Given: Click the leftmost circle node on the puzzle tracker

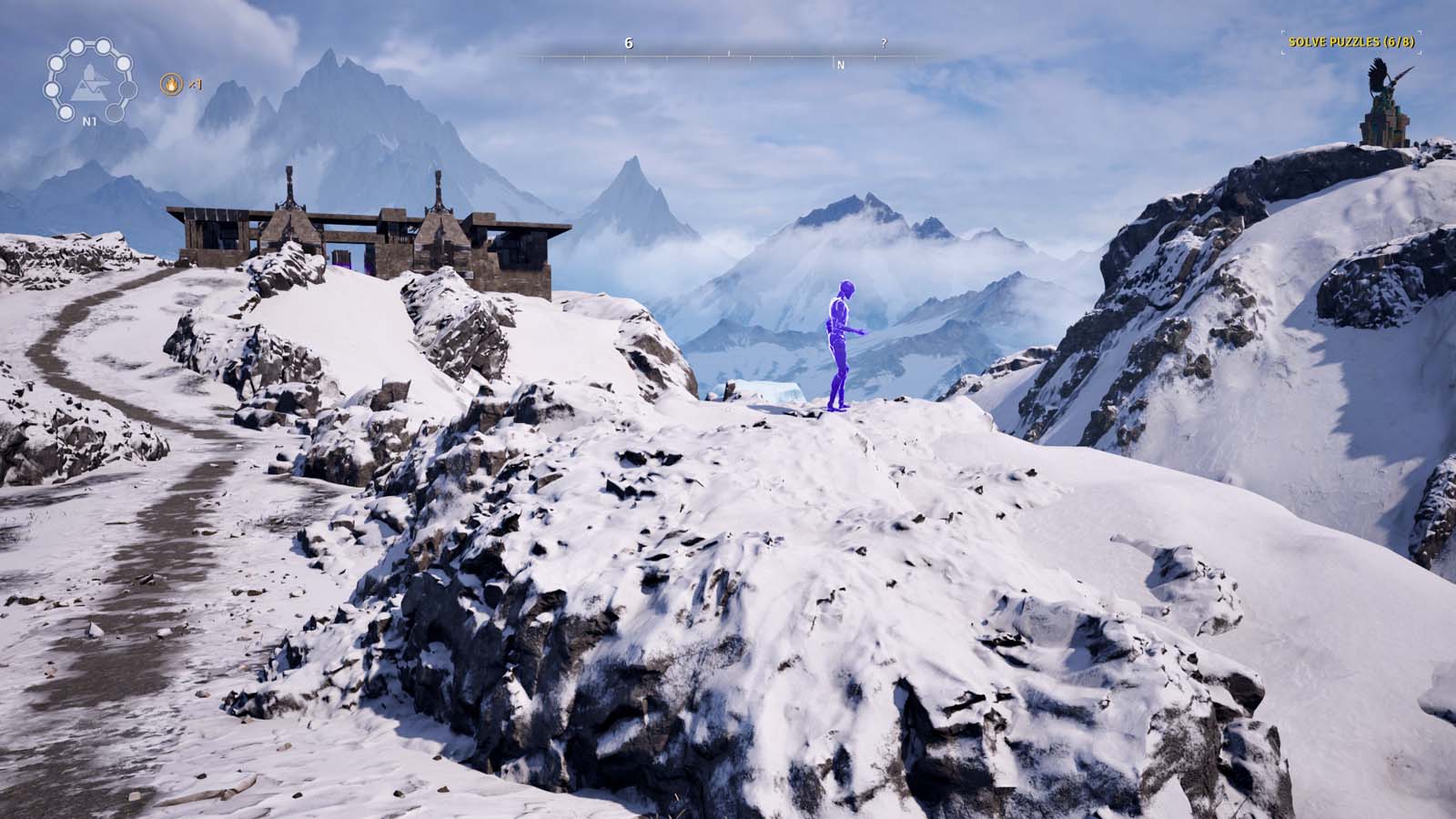Looking at the screenshot, I should (52, 90).
